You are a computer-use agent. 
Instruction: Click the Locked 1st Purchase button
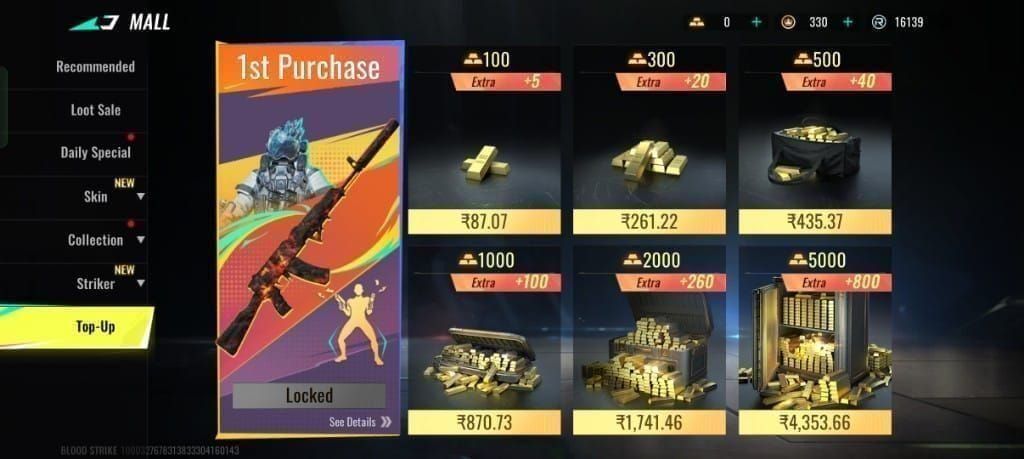pyautogui.click(x=309, y=395)
